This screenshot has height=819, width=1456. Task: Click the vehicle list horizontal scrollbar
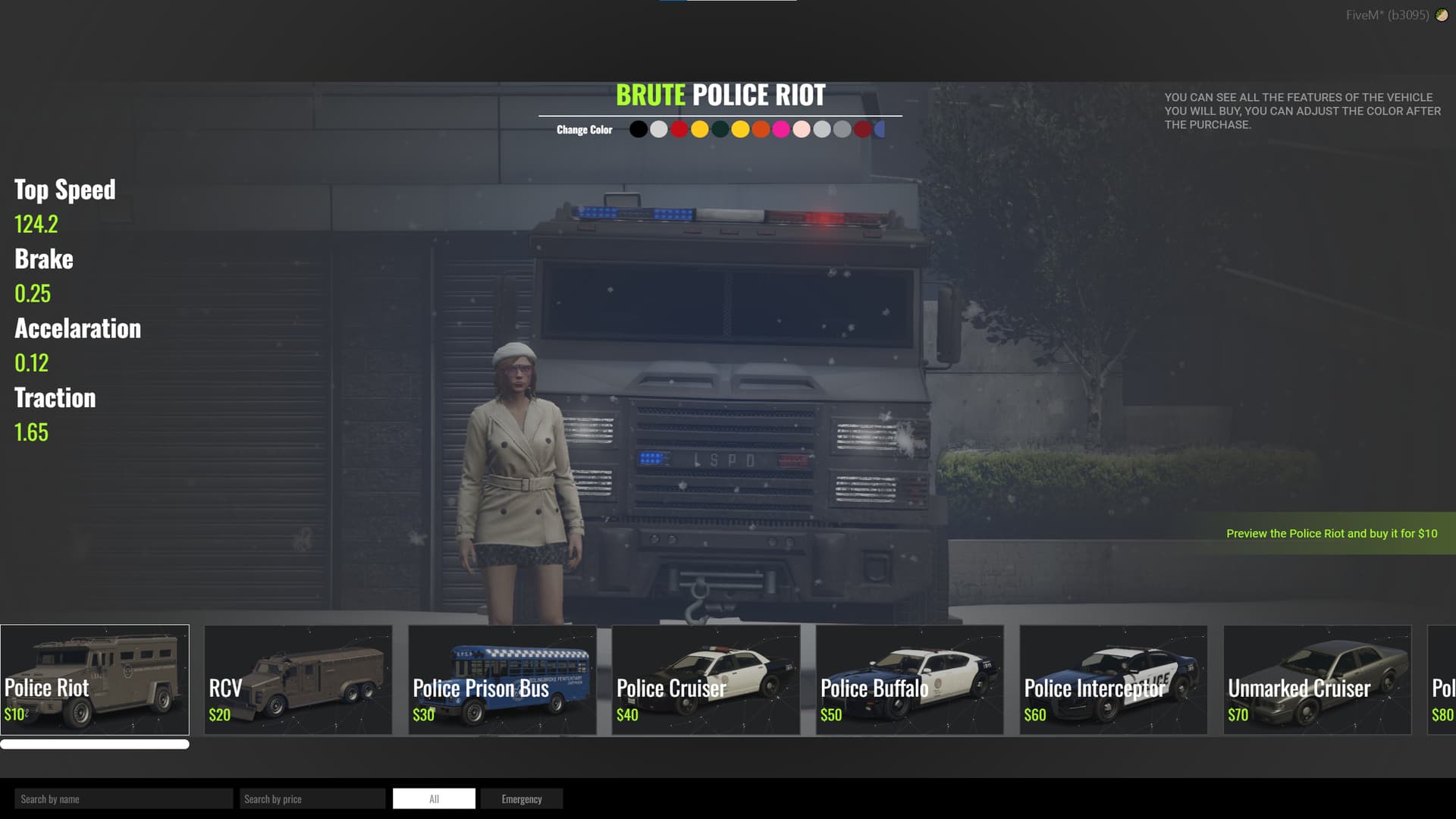click(x=95, y=745)
